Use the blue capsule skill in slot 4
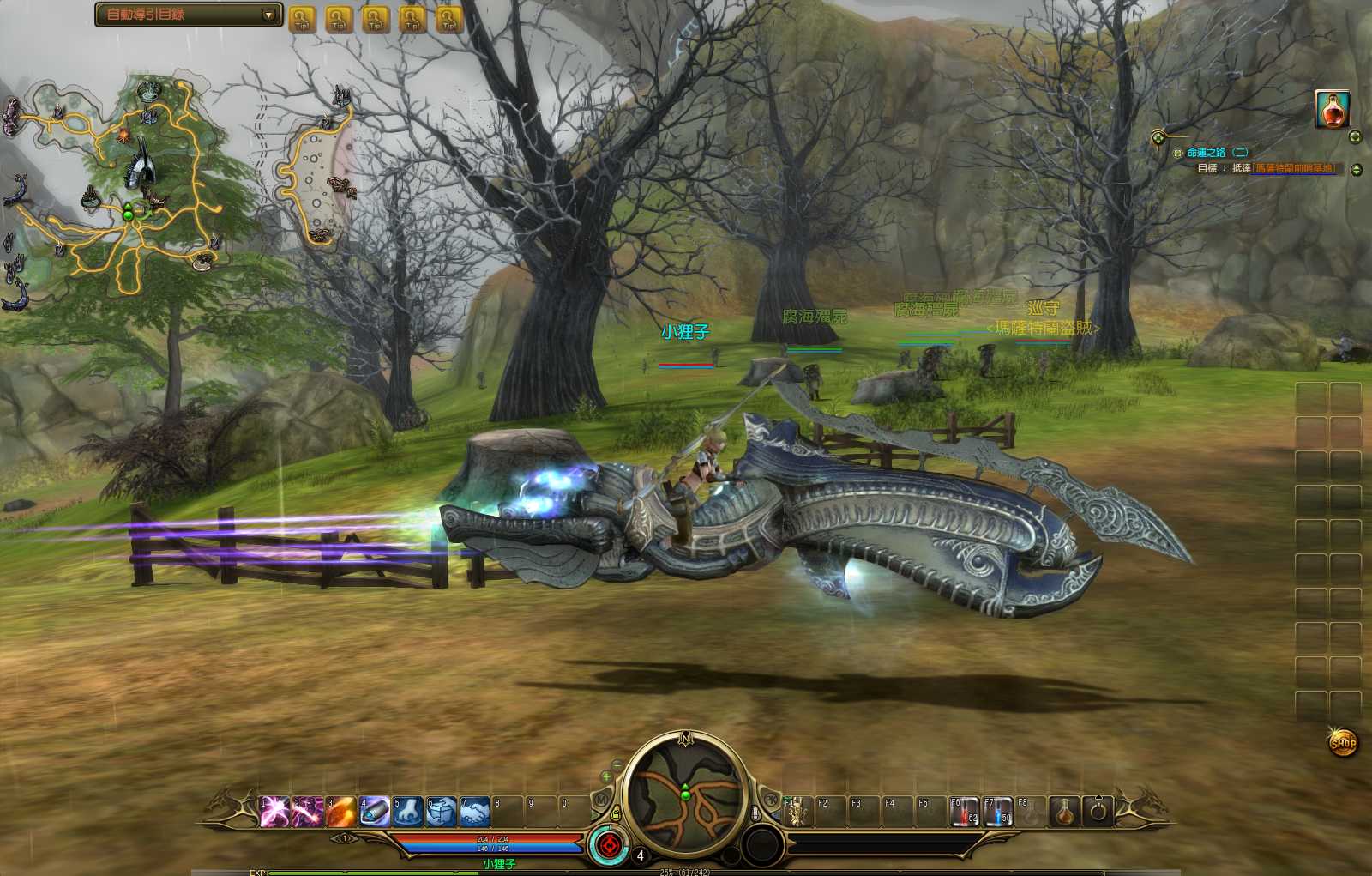 point(374,811)
